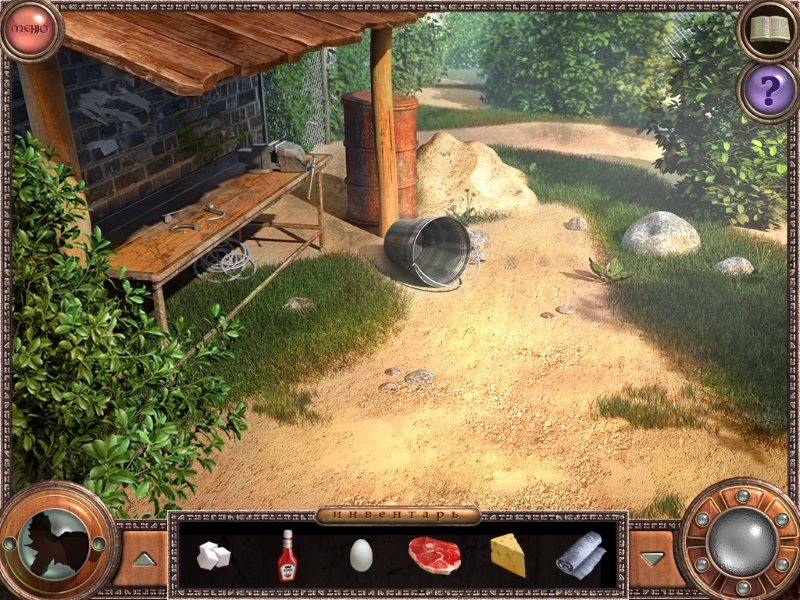Open the journal book icon

[768, 30]
